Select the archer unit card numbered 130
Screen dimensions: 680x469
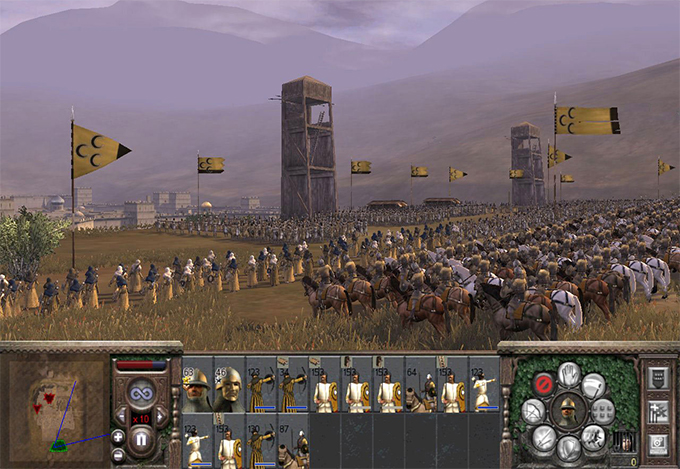click(x=261, y=445)
